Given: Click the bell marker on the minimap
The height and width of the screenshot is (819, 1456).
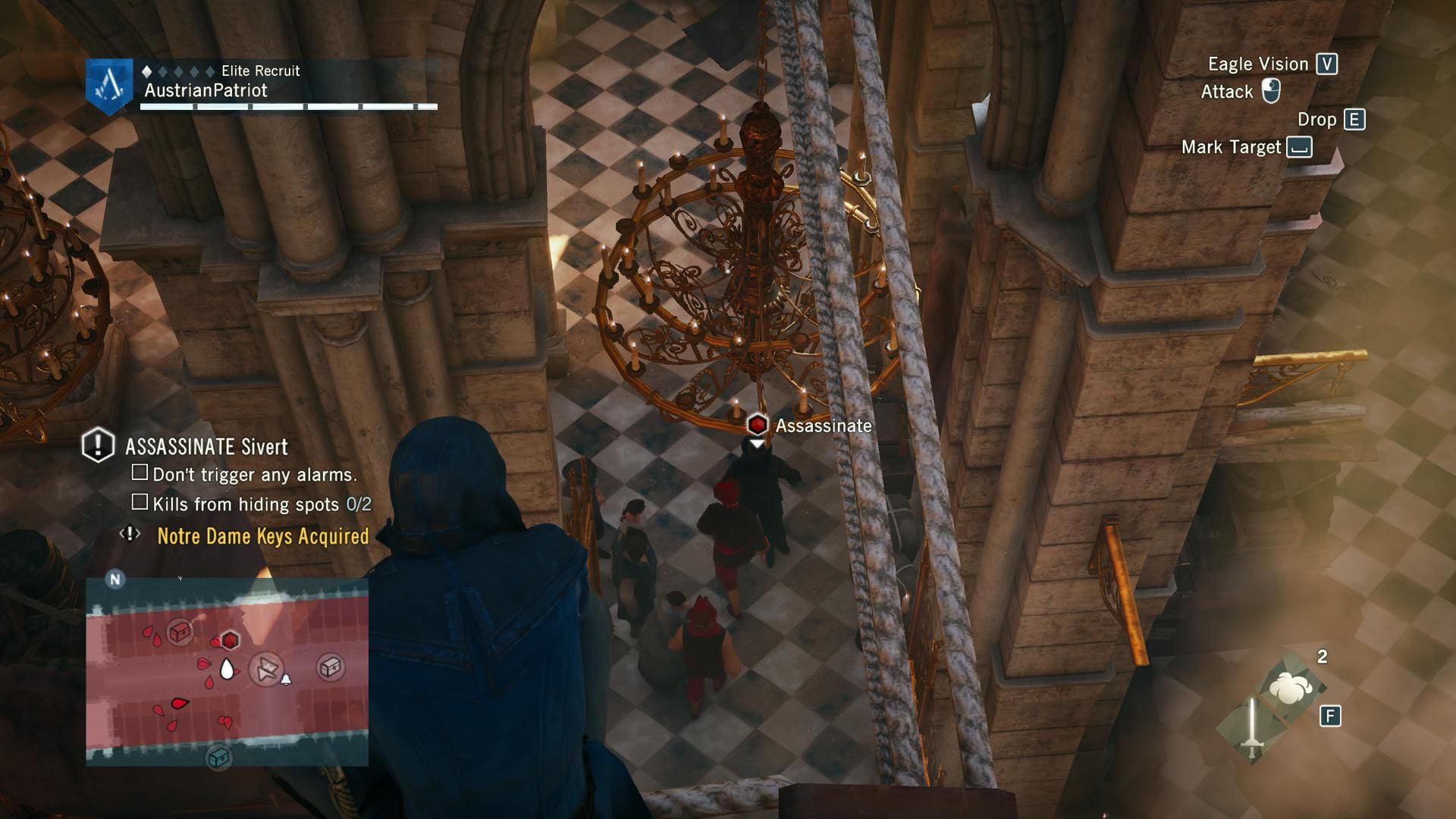Looking at the screenshot, I should (286, 679).
